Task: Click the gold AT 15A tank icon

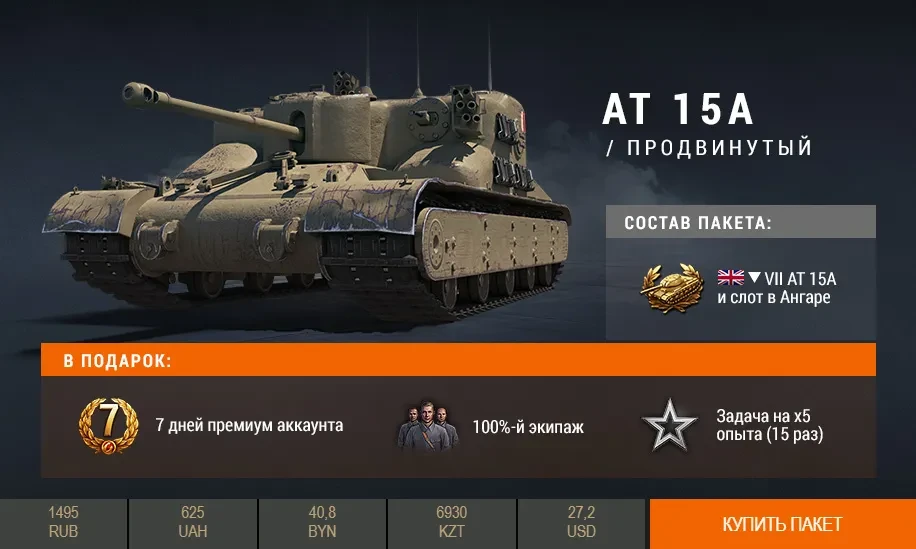Action: click(672, 287)
